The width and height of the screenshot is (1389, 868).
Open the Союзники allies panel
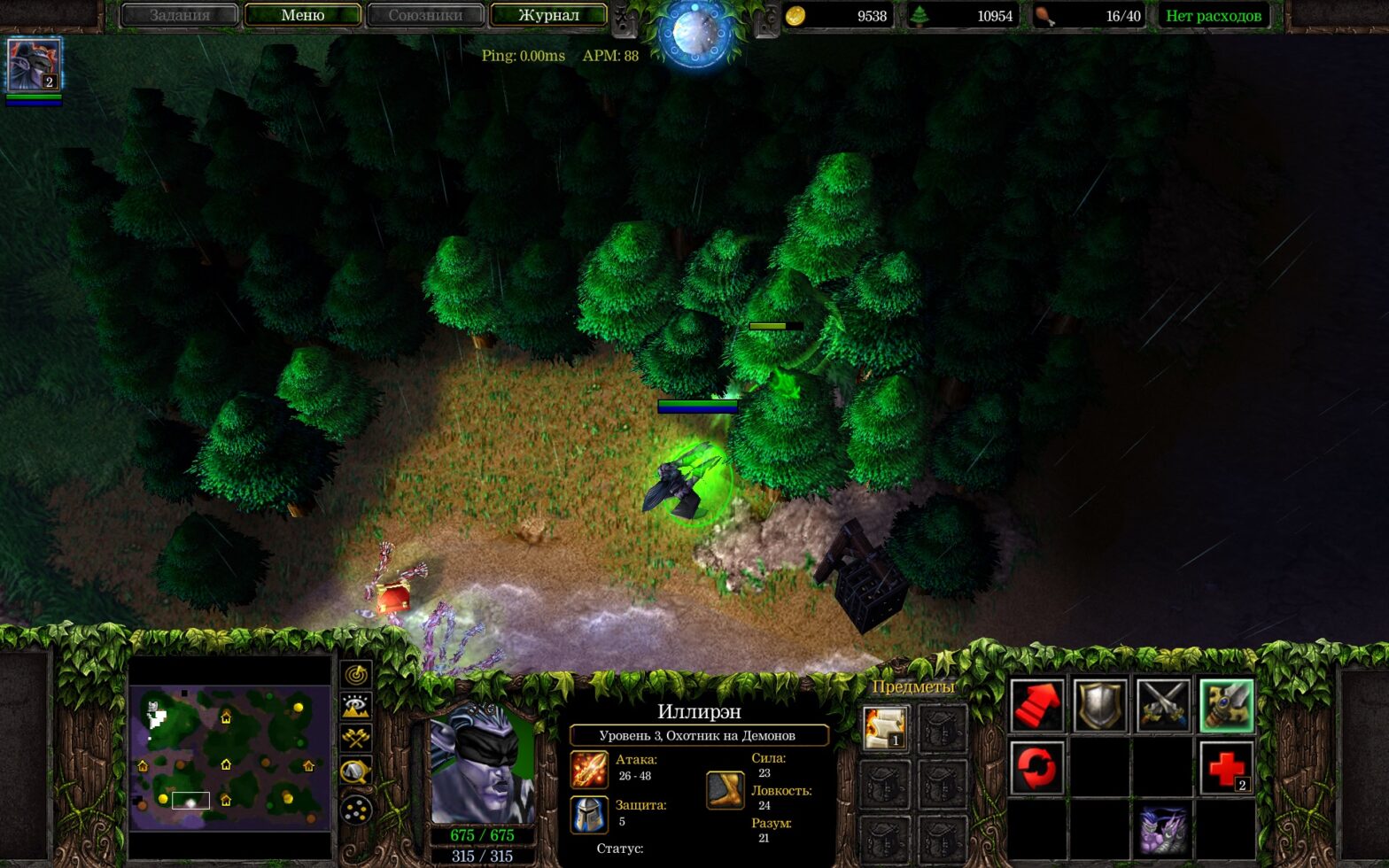[x=425, y=15]
